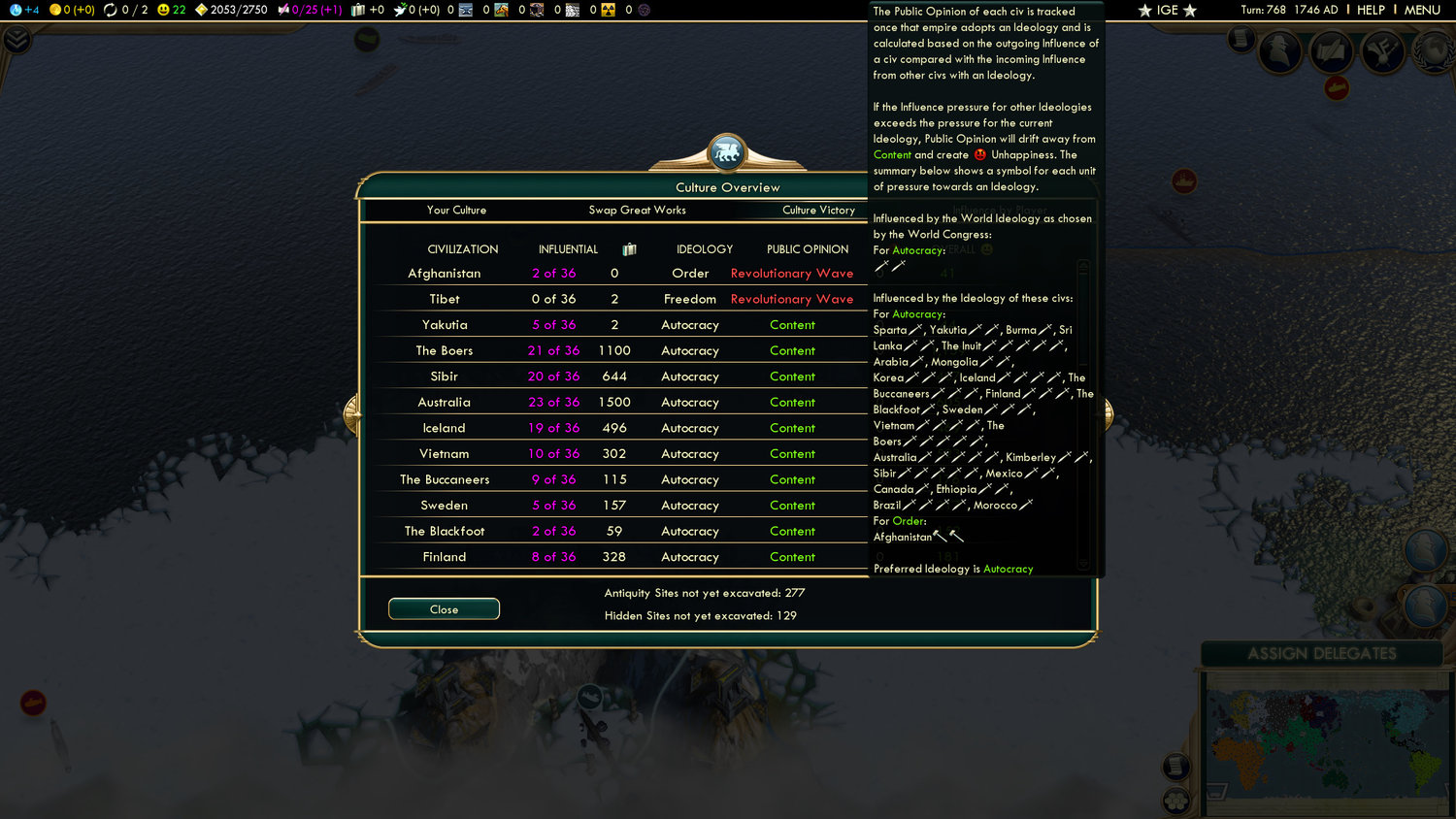
Task: Open the declaration of friendship notification icon
Action: [1330, 52]
